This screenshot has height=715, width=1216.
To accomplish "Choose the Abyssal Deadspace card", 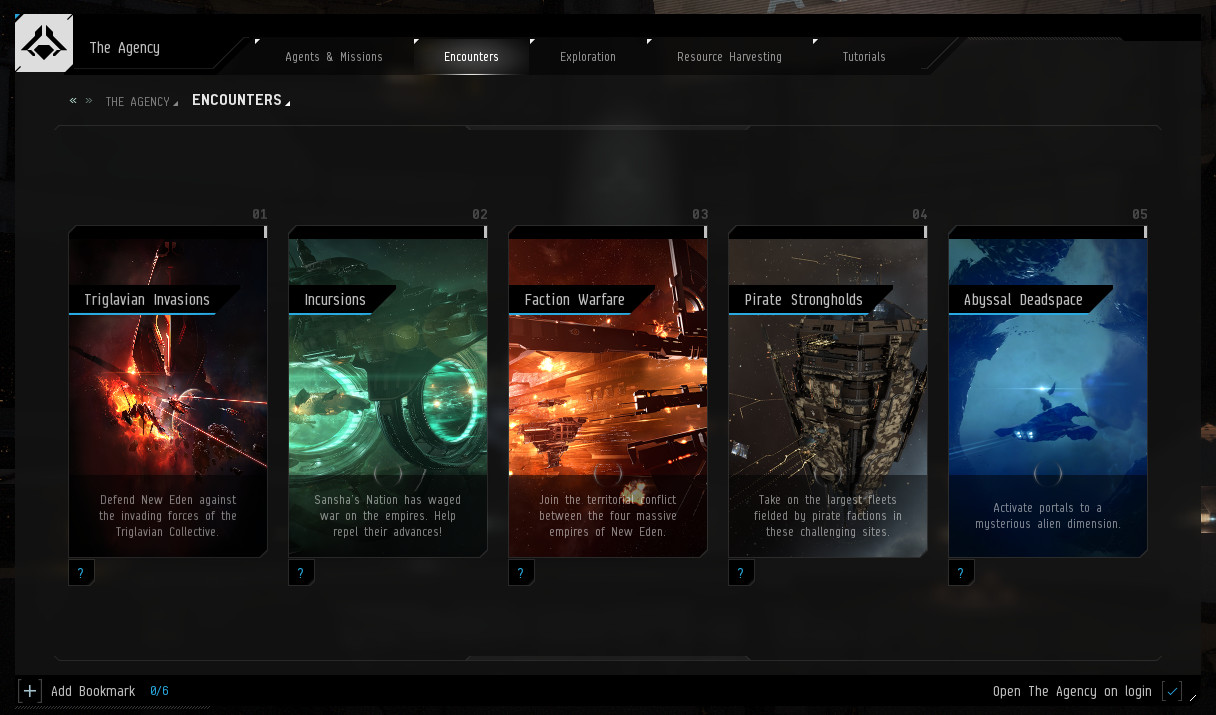I will click(x=1048, y=390).
